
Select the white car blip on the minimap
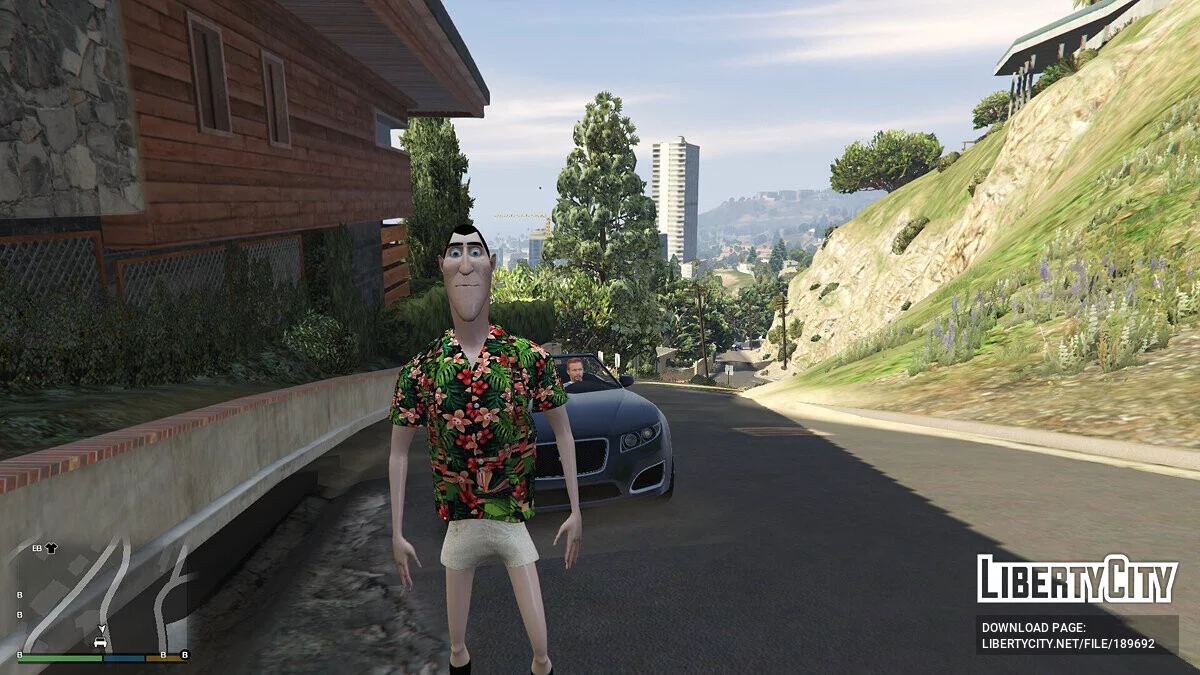tap(101, 641)
